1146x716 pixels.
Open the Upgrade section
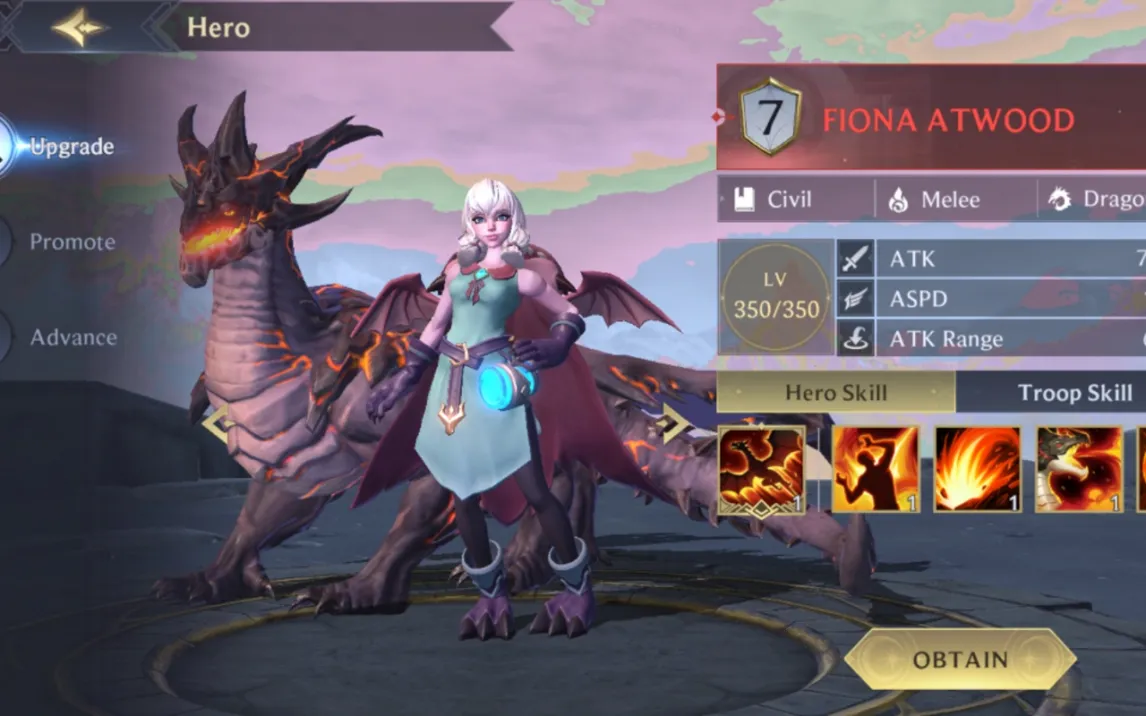point(70,147)
